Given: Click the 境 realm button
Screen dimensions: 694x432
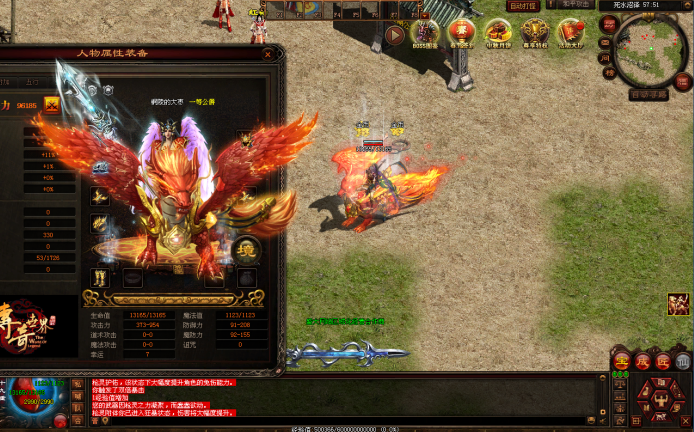Looking at the screenshot, I should point(247,247).
